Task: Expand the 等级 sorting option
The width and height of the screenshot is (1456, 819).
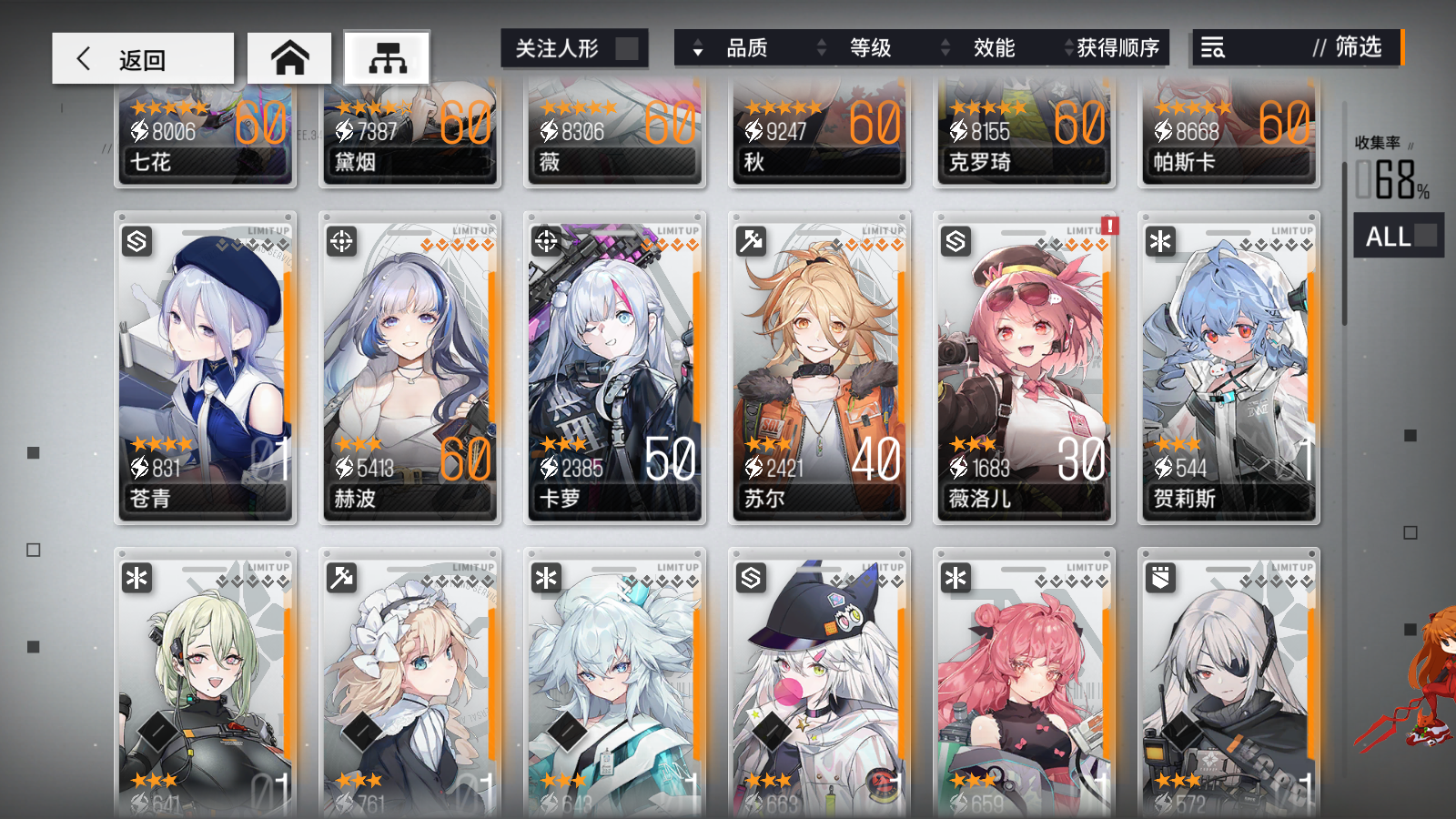Action: coord(869,49)
